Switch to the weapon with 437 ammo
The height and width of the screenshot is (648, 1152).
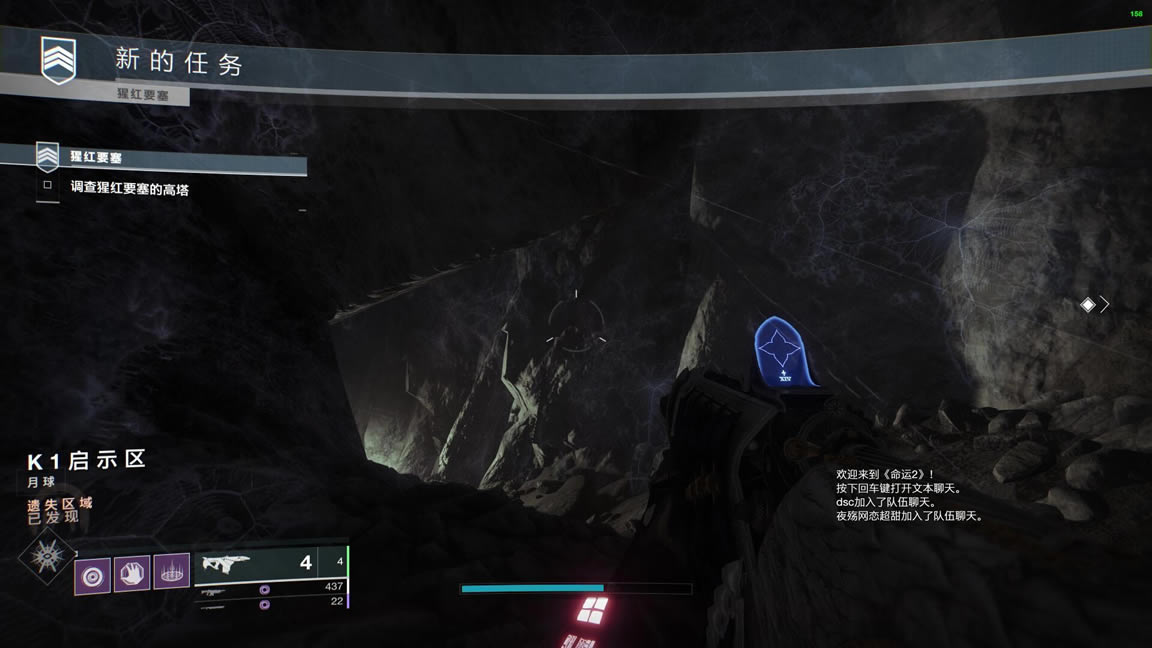click(x=272, y=587)
